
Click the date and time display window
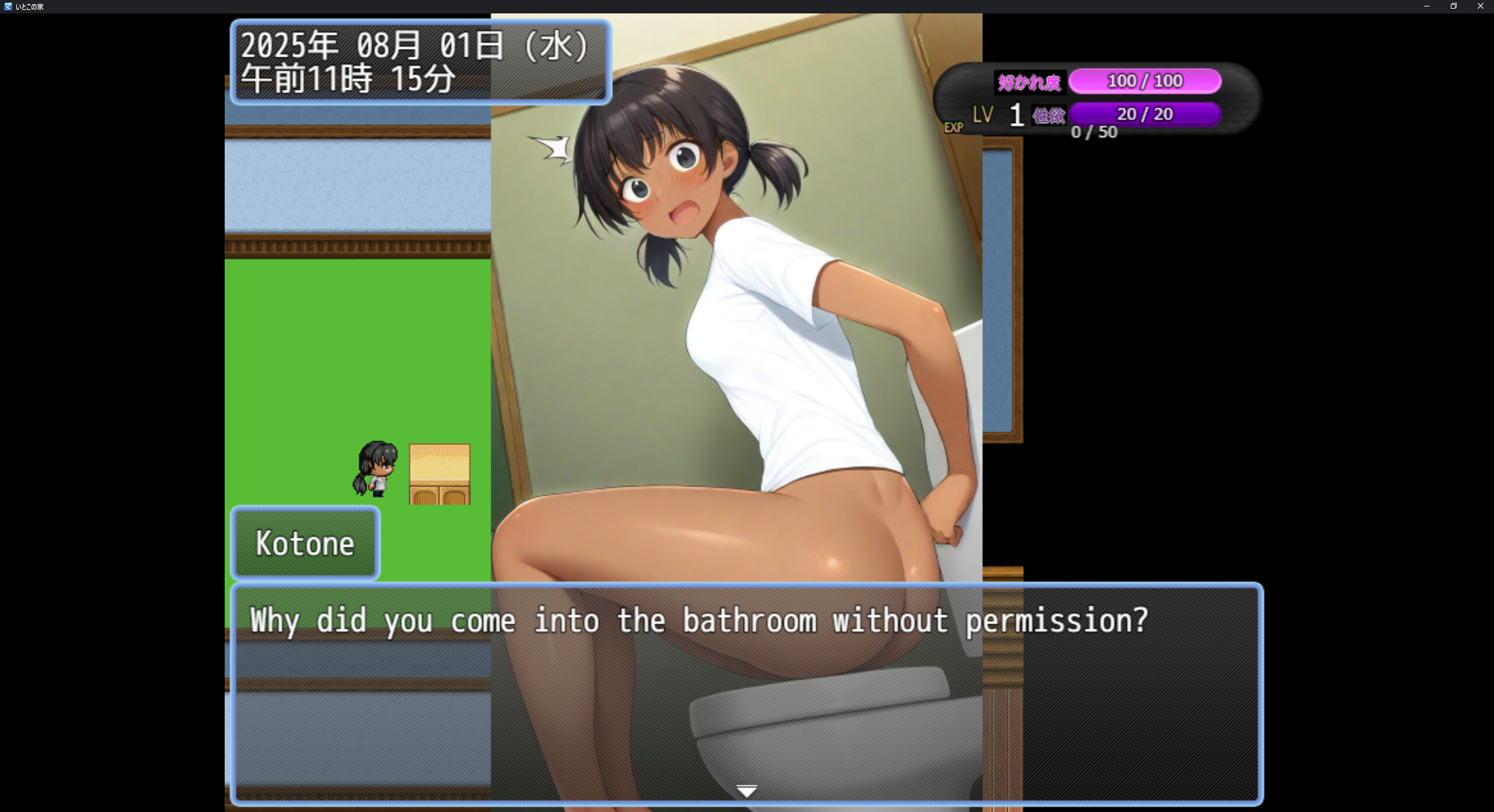click(x=419, y=61)
